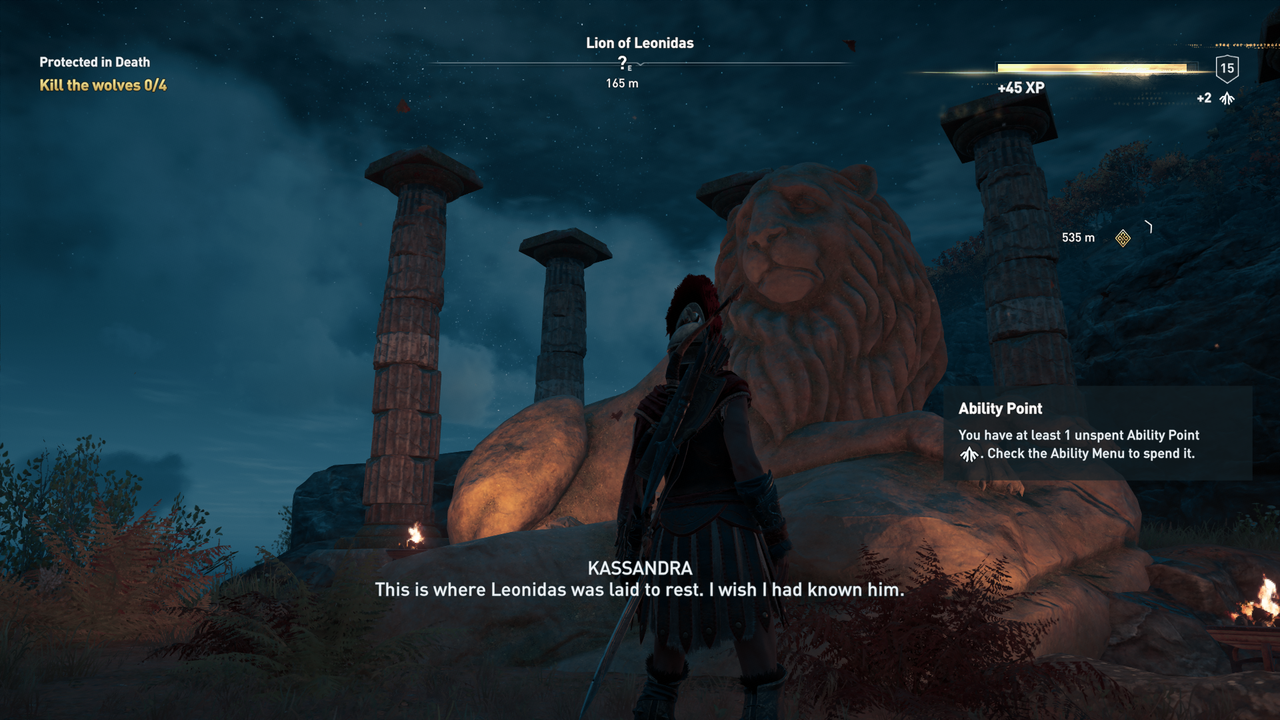Click the +2 ability points icon
The height and width of the screenshot is (720, 1280).
1227,98
